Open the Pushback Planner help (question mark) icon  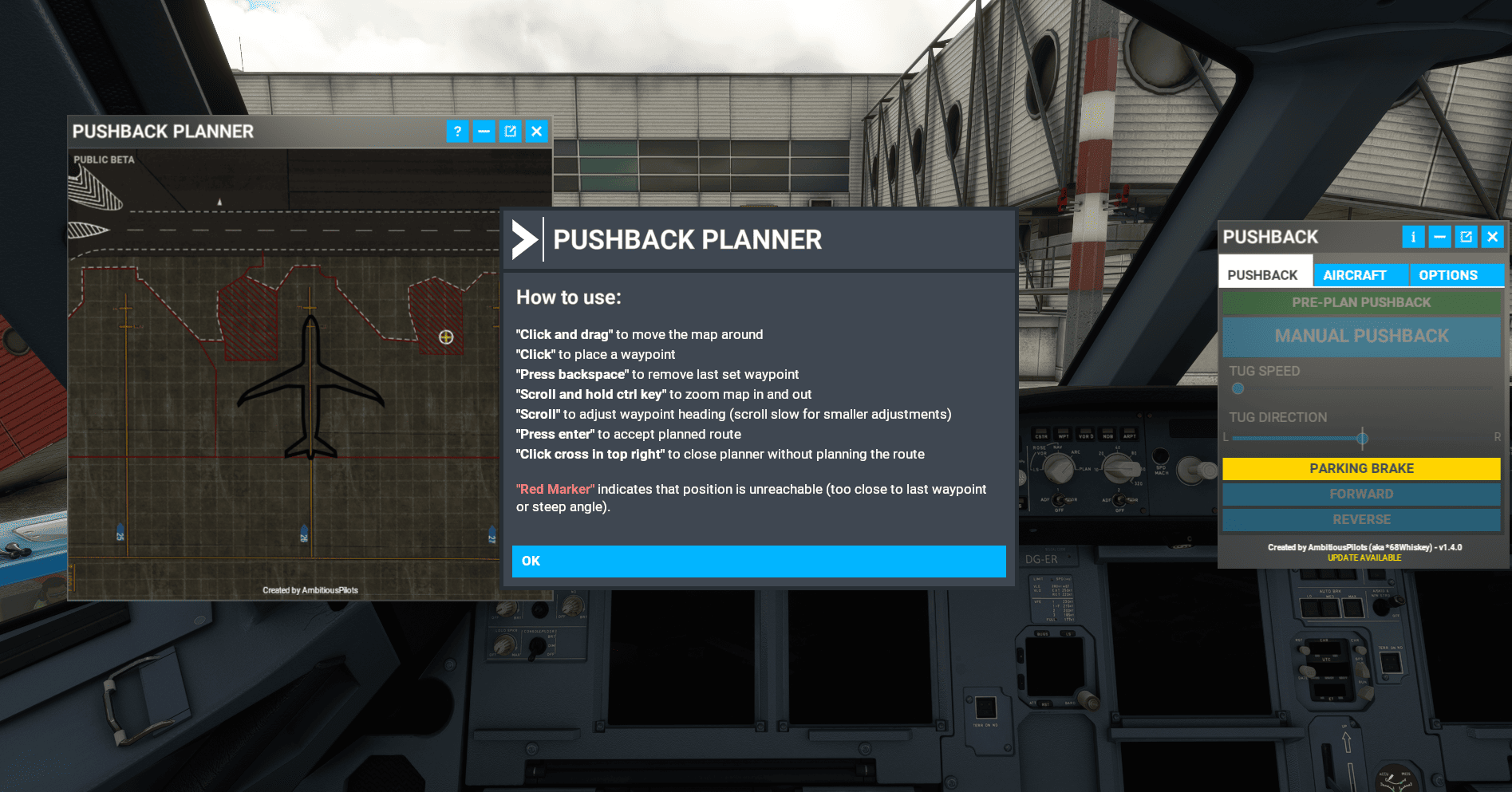tap(457, 132)
